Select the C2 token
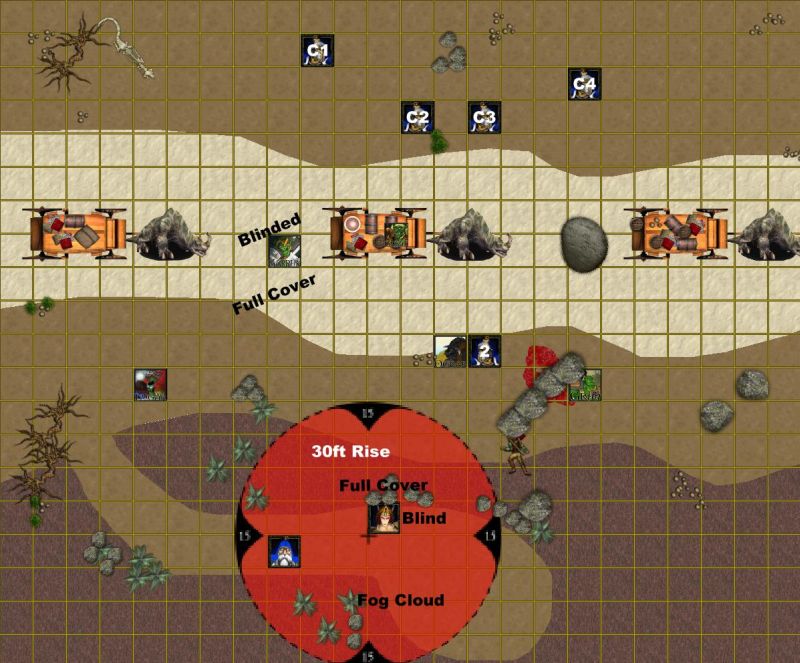 (x=417, y=117)
